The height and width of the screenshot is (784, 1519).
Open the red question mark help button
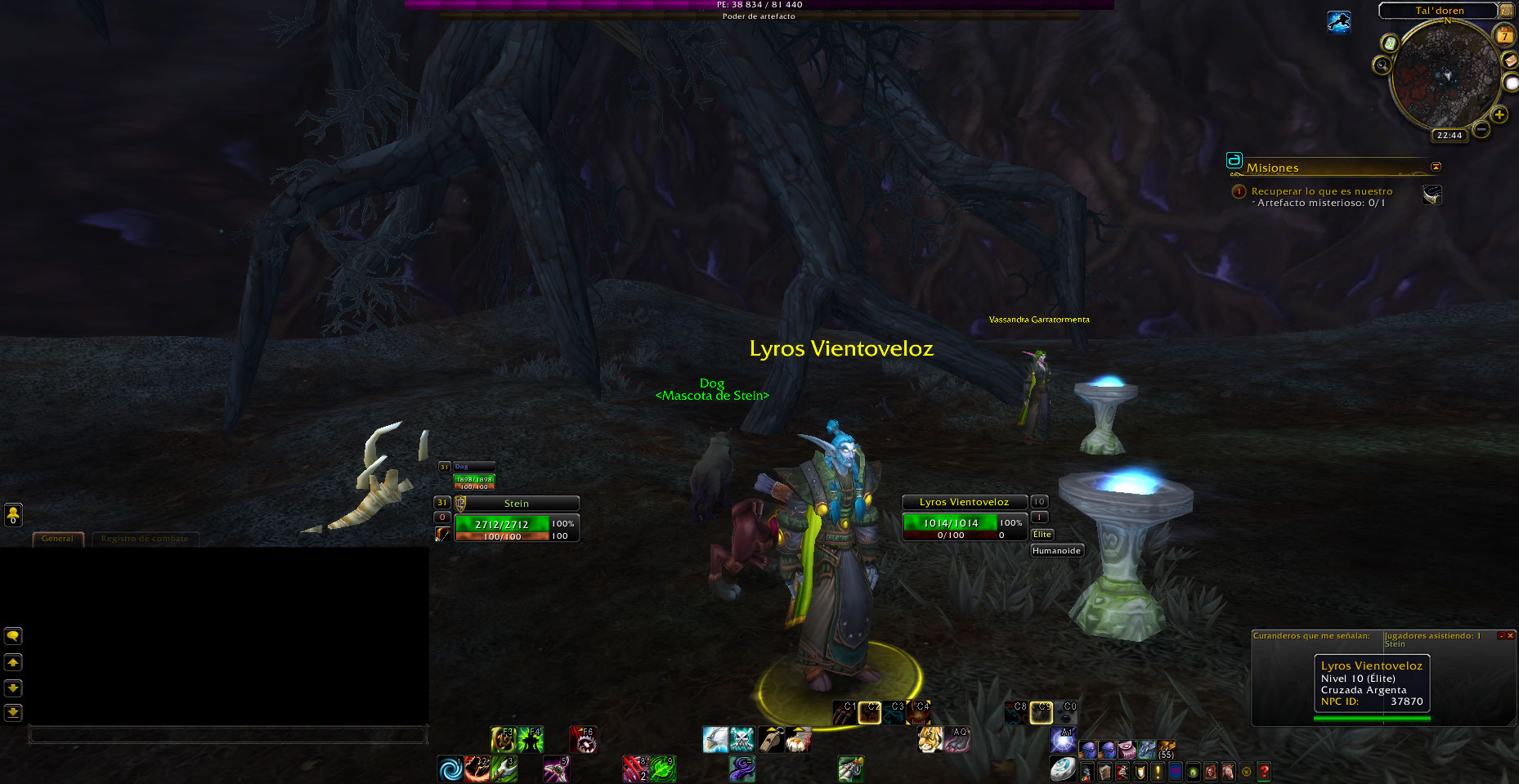tap(1264, 771)
